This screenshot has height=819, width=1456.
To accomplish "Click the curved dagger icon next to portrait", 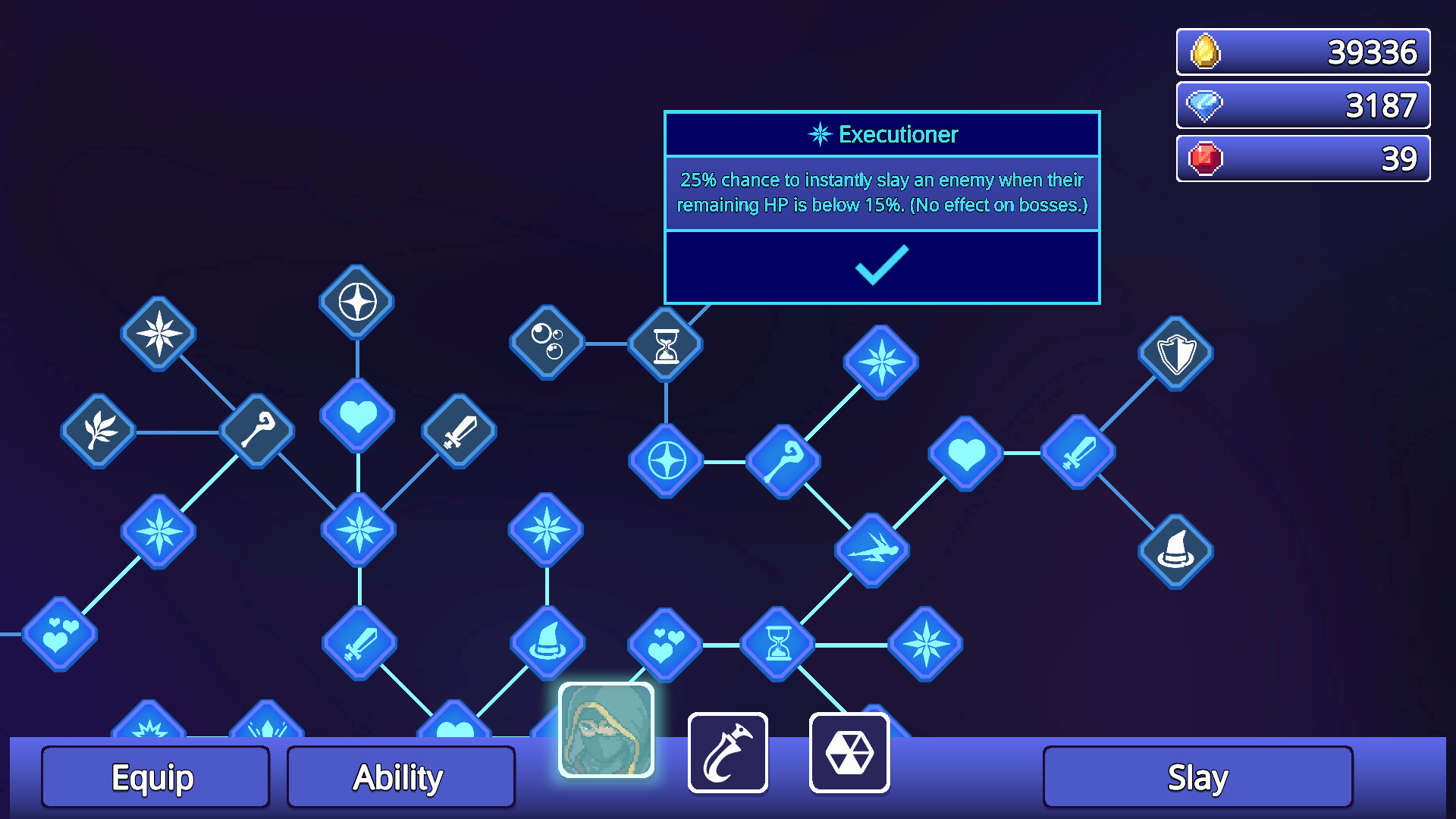I will coord(727,751).
